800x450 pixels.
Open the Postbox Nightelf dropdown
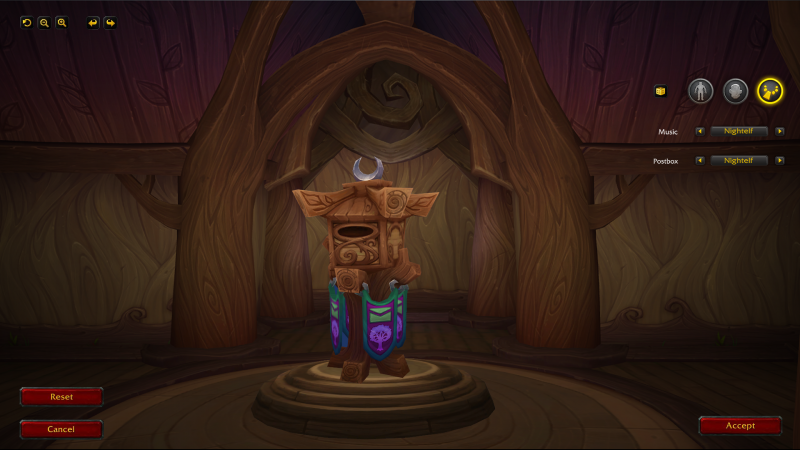(x=739, y=160)
